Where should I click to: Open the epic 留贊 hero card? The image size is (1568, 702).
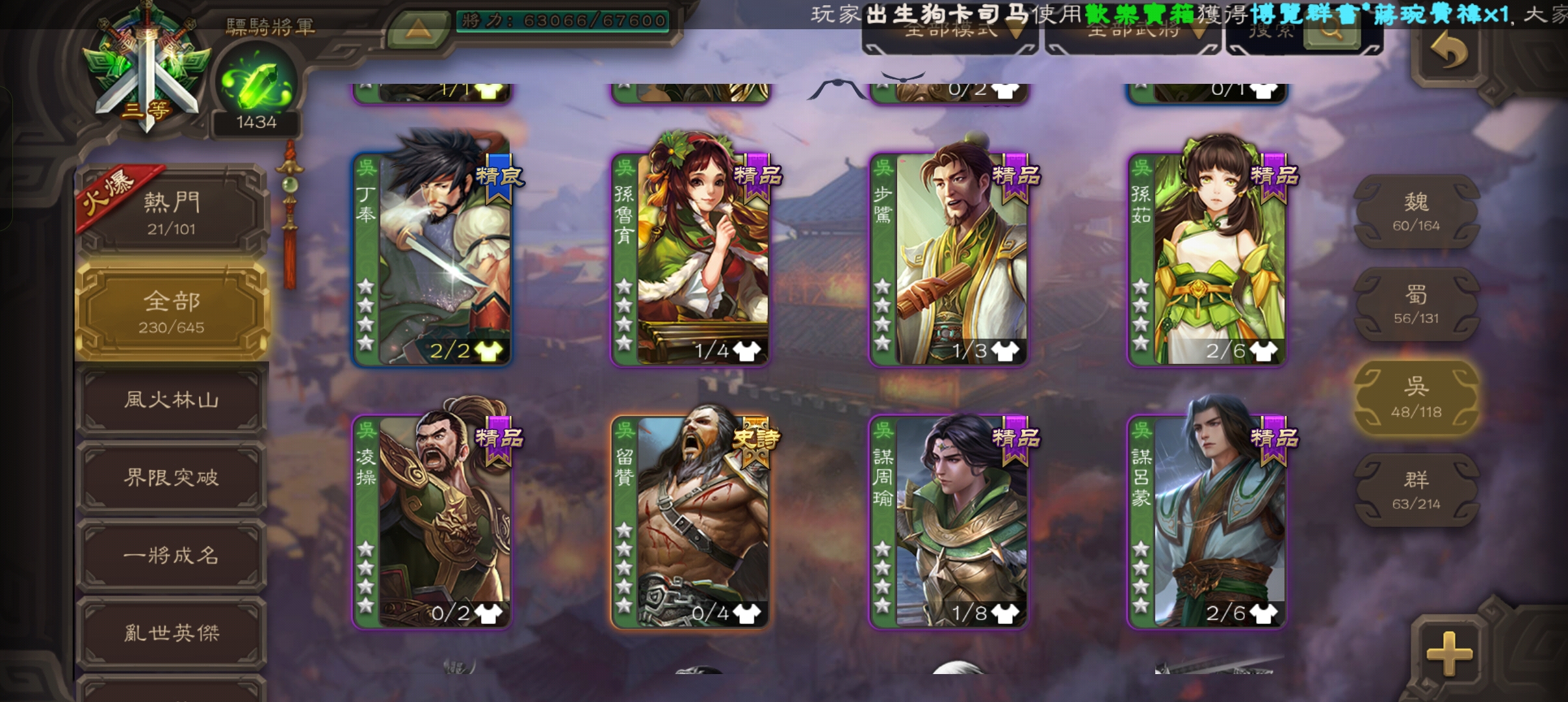(x=690, y=522)
